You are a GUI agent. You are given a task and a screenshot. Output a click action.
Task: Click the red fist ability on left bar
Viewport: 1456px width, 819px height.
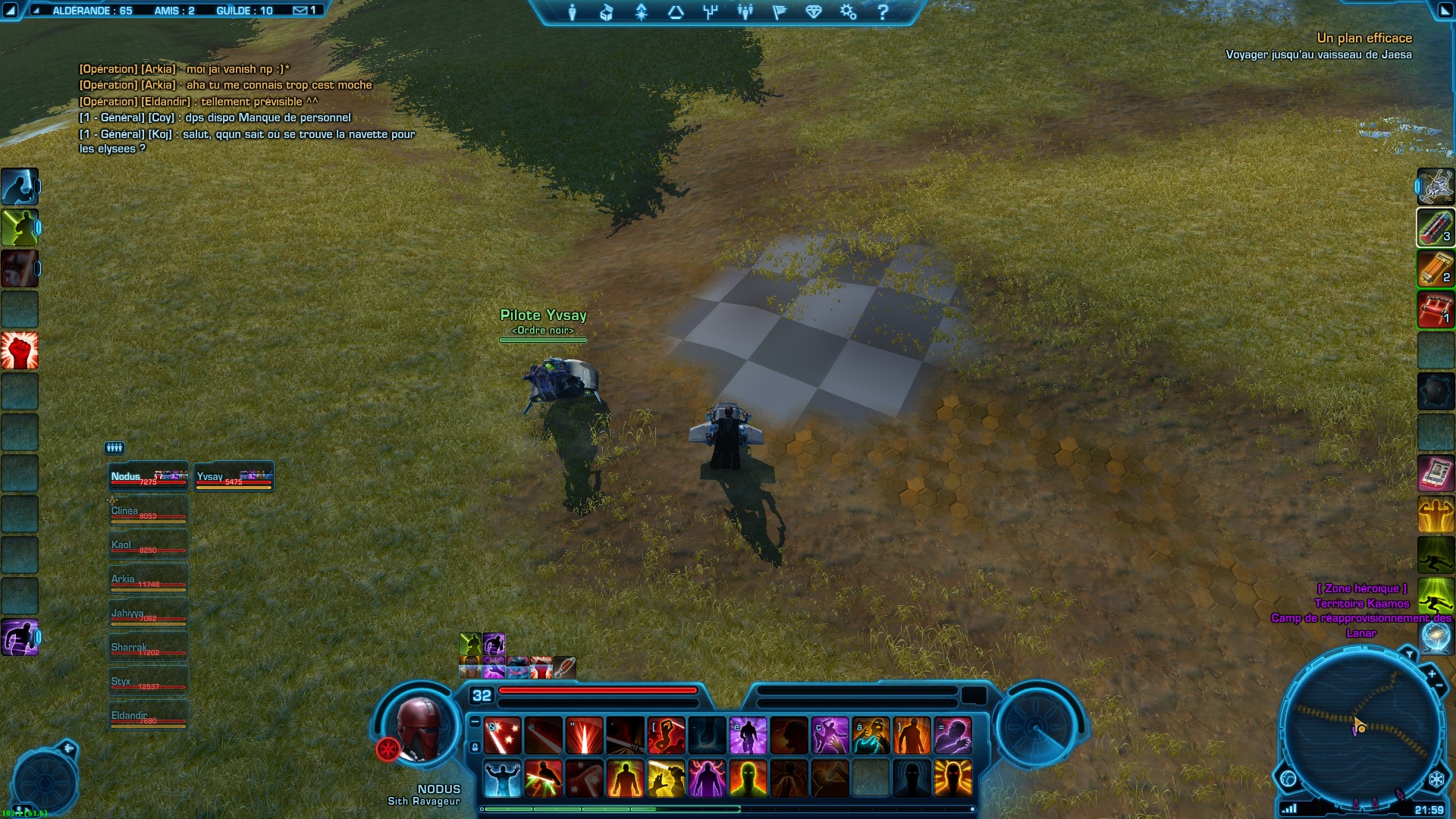(20, 350)
